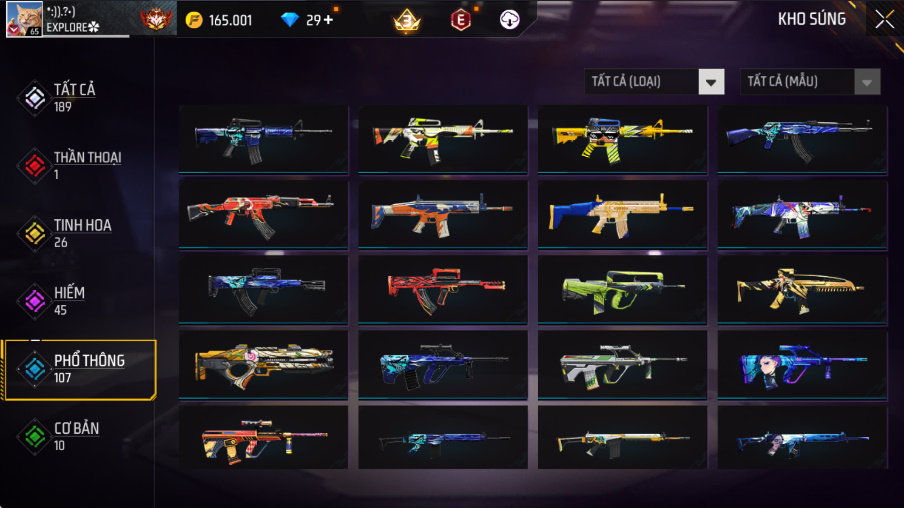Pick the green and yellow FAMAS skin
Image resolution: width=904 pixels, height=508 pixels.
click(622, 289)
